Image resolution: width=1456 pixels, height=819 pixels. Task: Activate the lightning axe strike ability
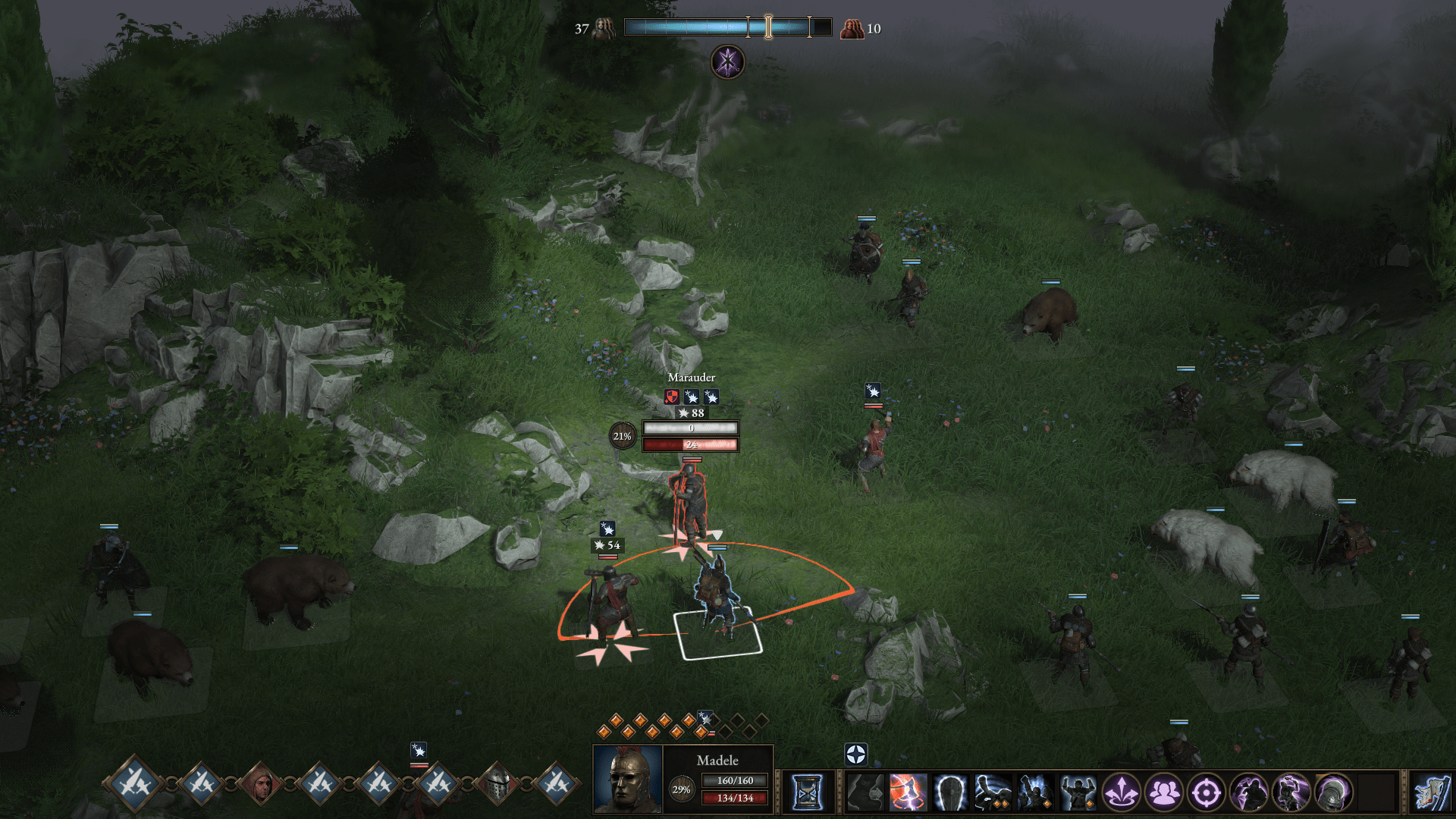coord(908,792)
